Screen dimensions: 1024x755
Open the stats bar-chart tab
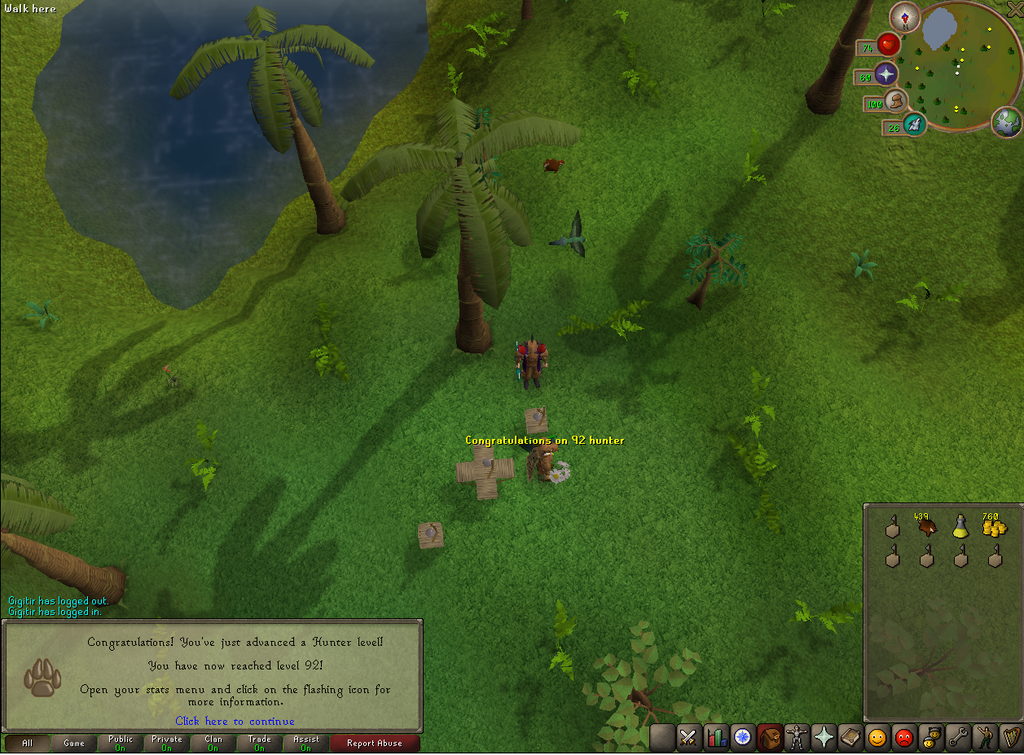point(715,739)
